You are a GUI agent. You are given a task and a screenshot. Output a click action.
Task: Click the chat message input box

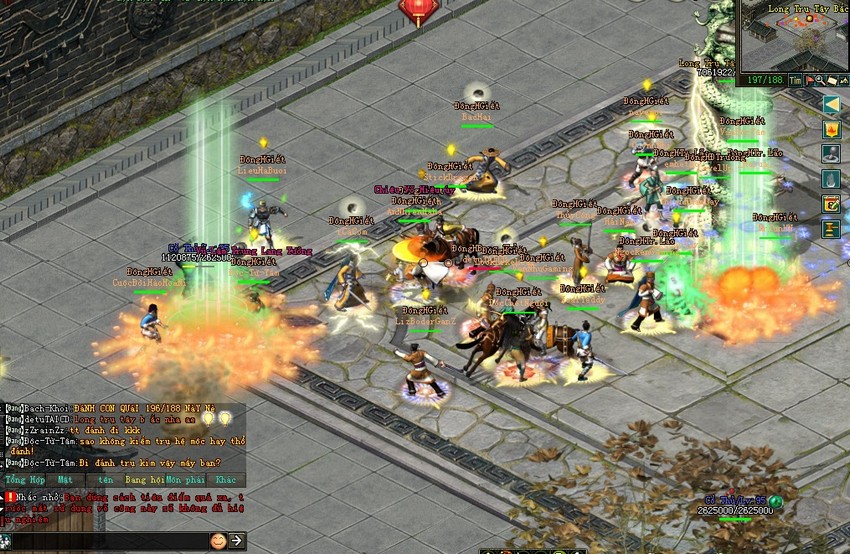105,541
